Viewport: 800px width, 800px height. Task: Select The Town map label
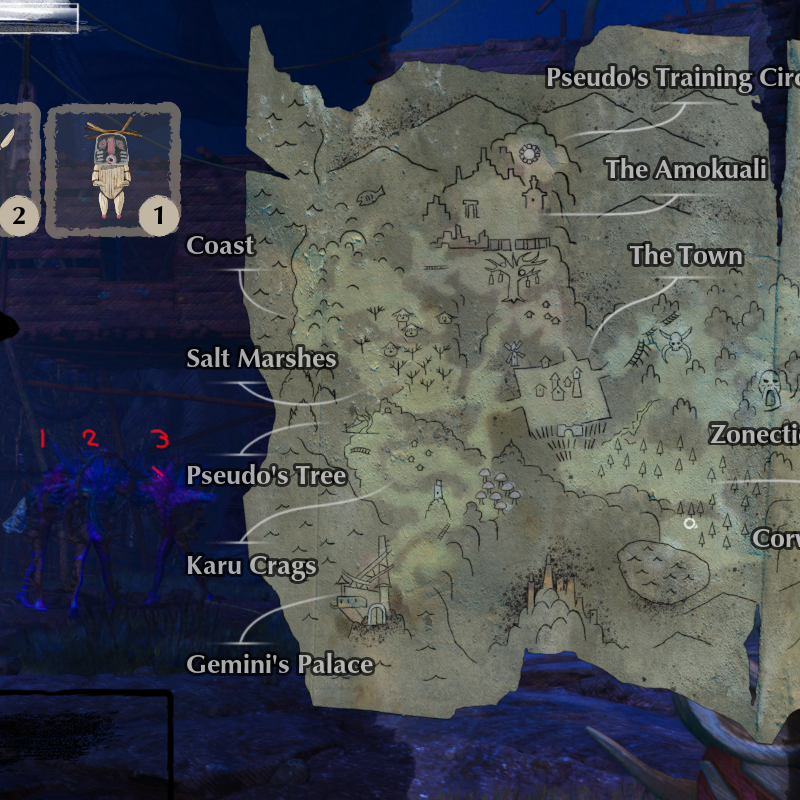686,256
